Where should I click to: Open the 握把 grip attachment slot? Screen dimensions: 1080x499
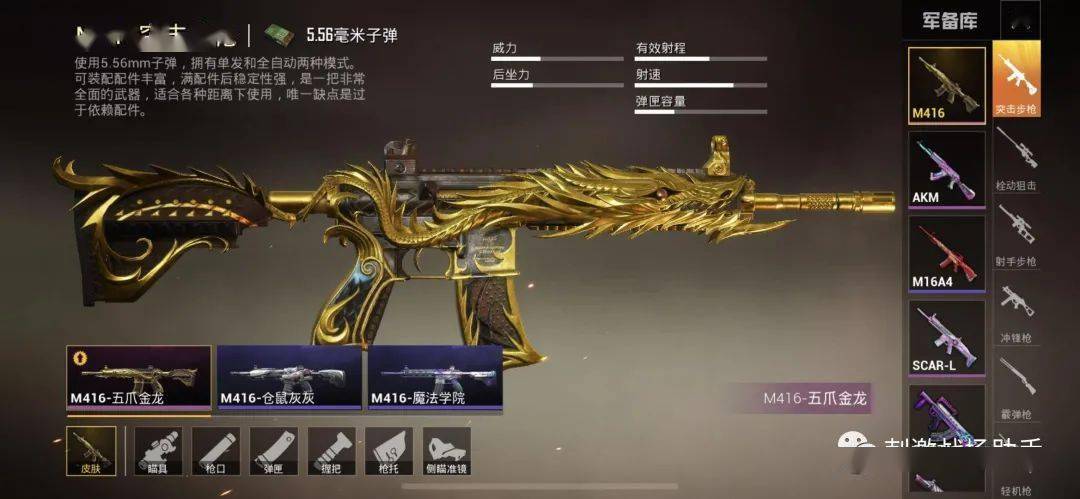[x=331, y=452]
